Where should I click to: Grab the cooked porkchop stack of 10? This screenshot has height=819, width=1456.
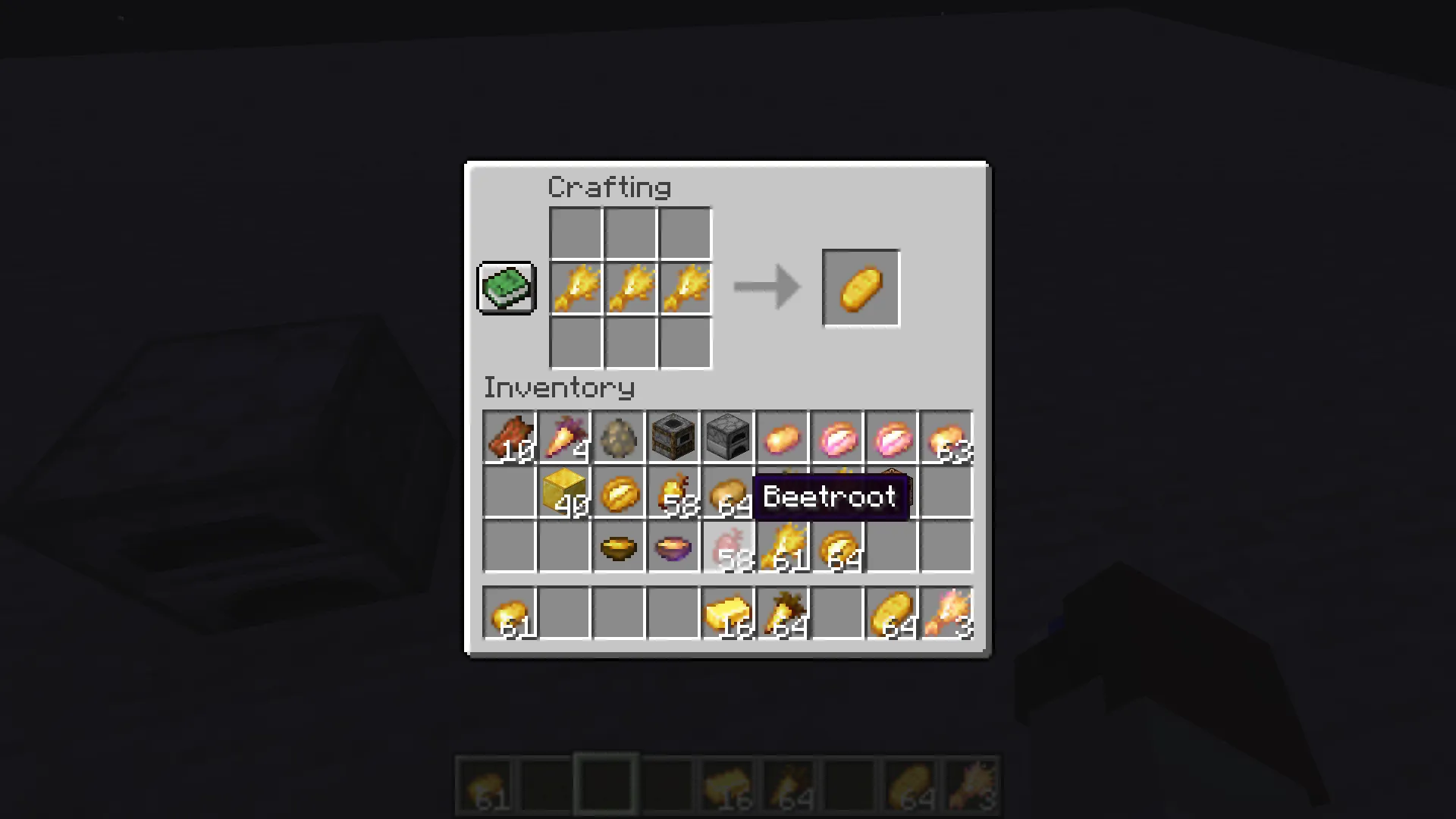tap(510, 436)
